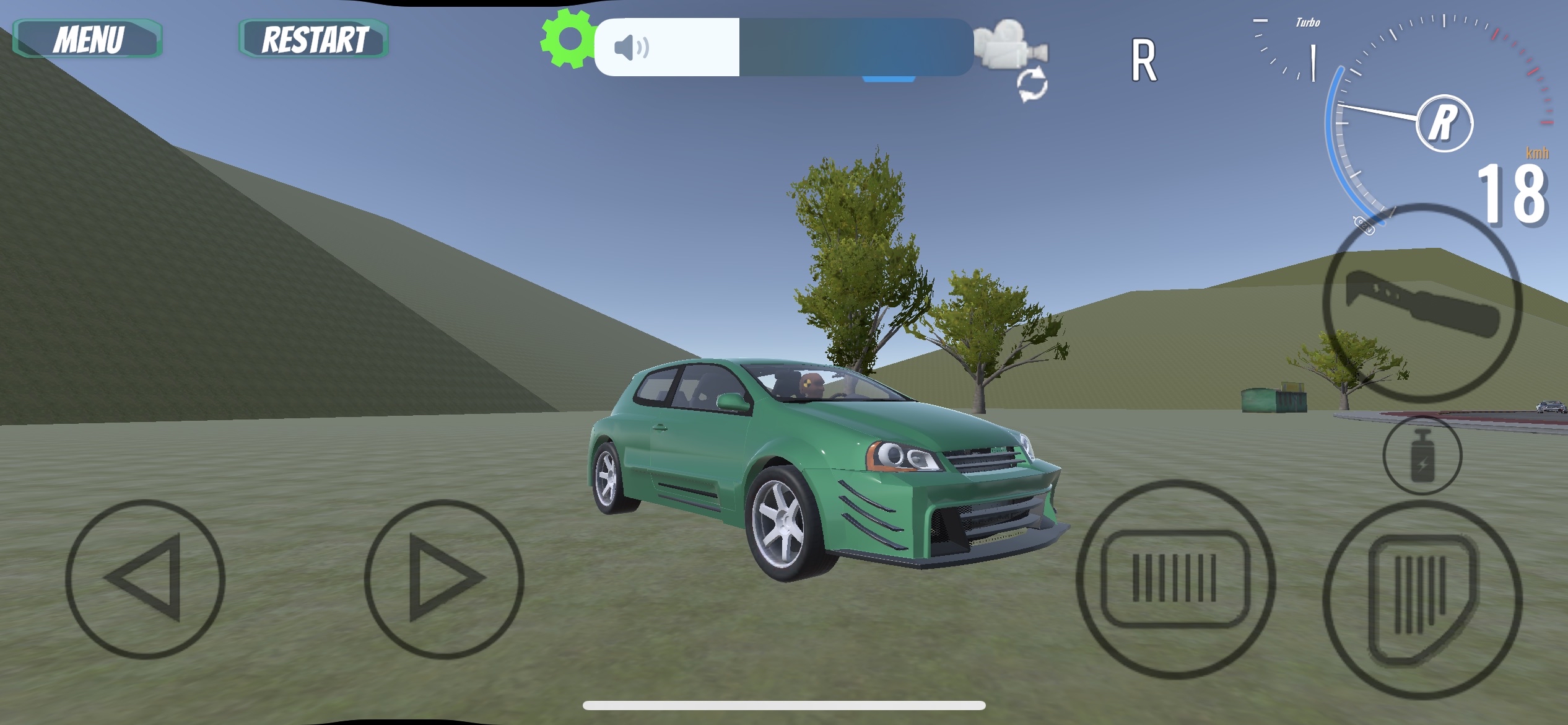Switch view with the camera icon

[x=1010, y=43]
